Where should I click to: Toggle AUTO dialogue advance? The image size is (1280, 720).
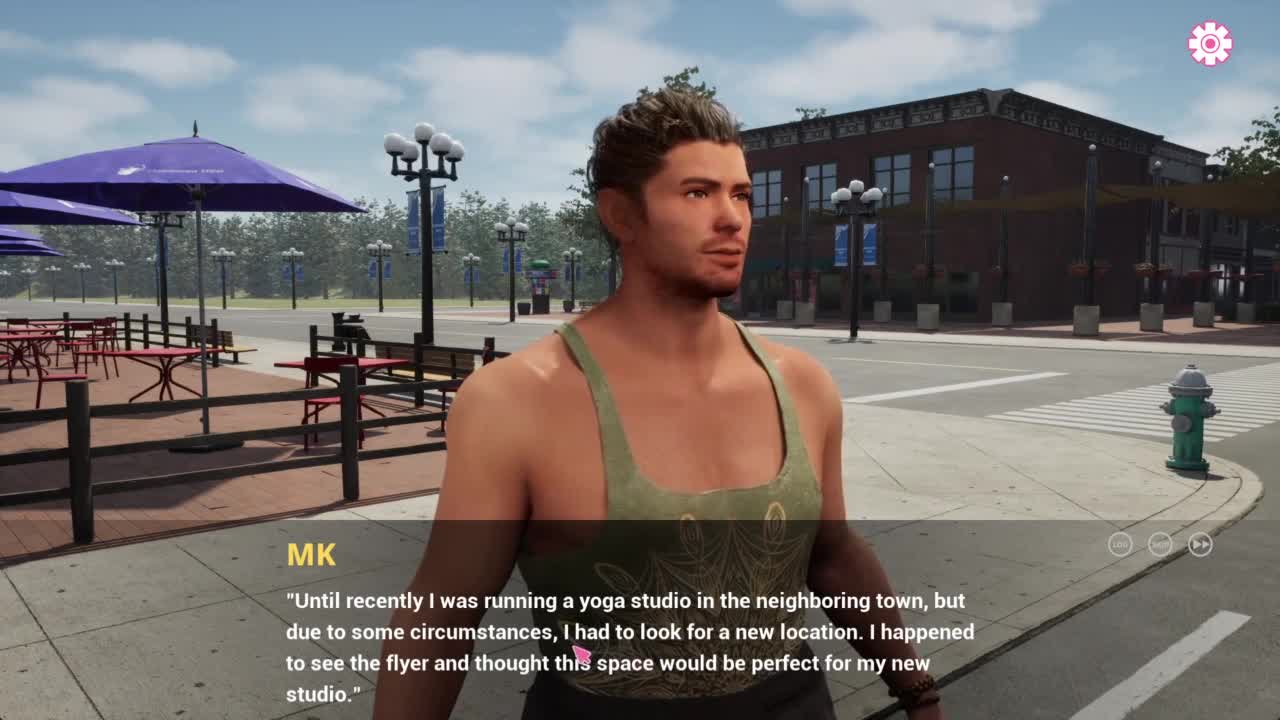(1160, 544)
